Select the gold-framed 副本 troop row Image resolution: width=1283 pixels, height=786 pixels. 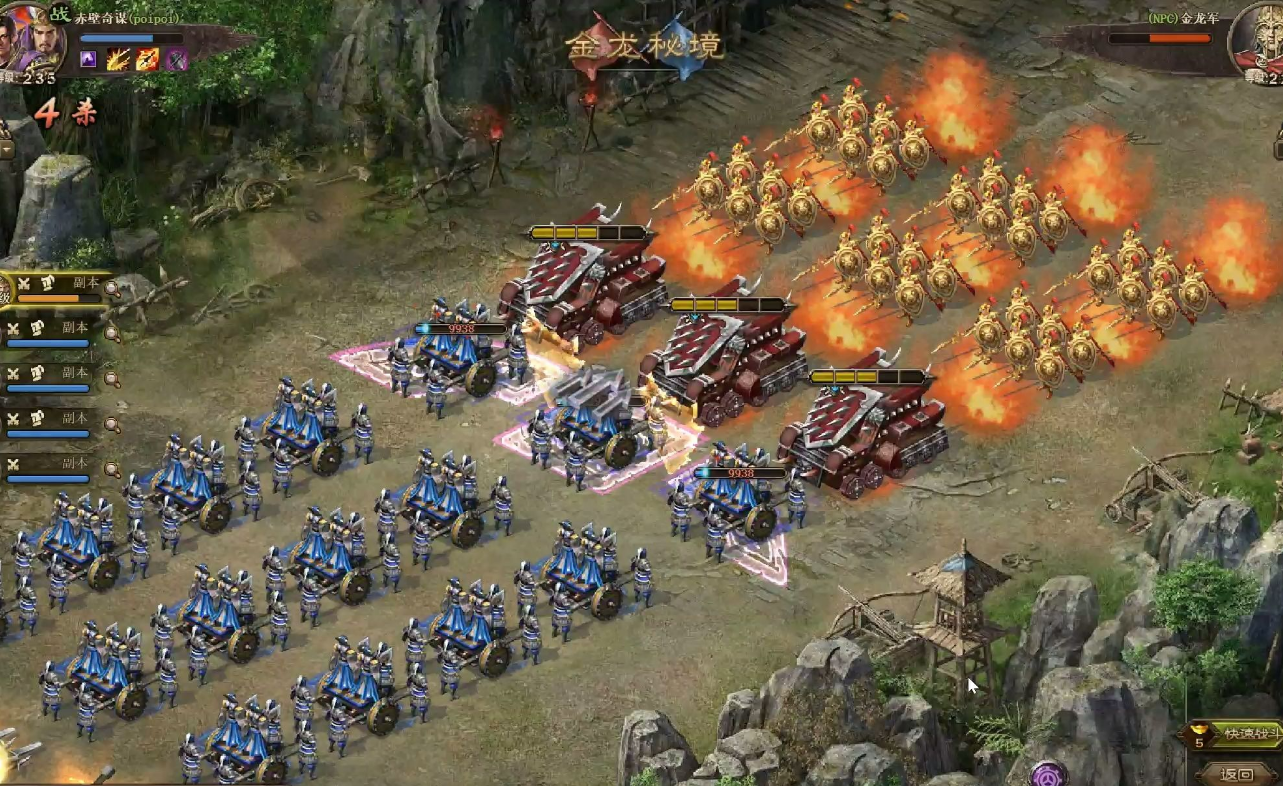click(60, 289)
